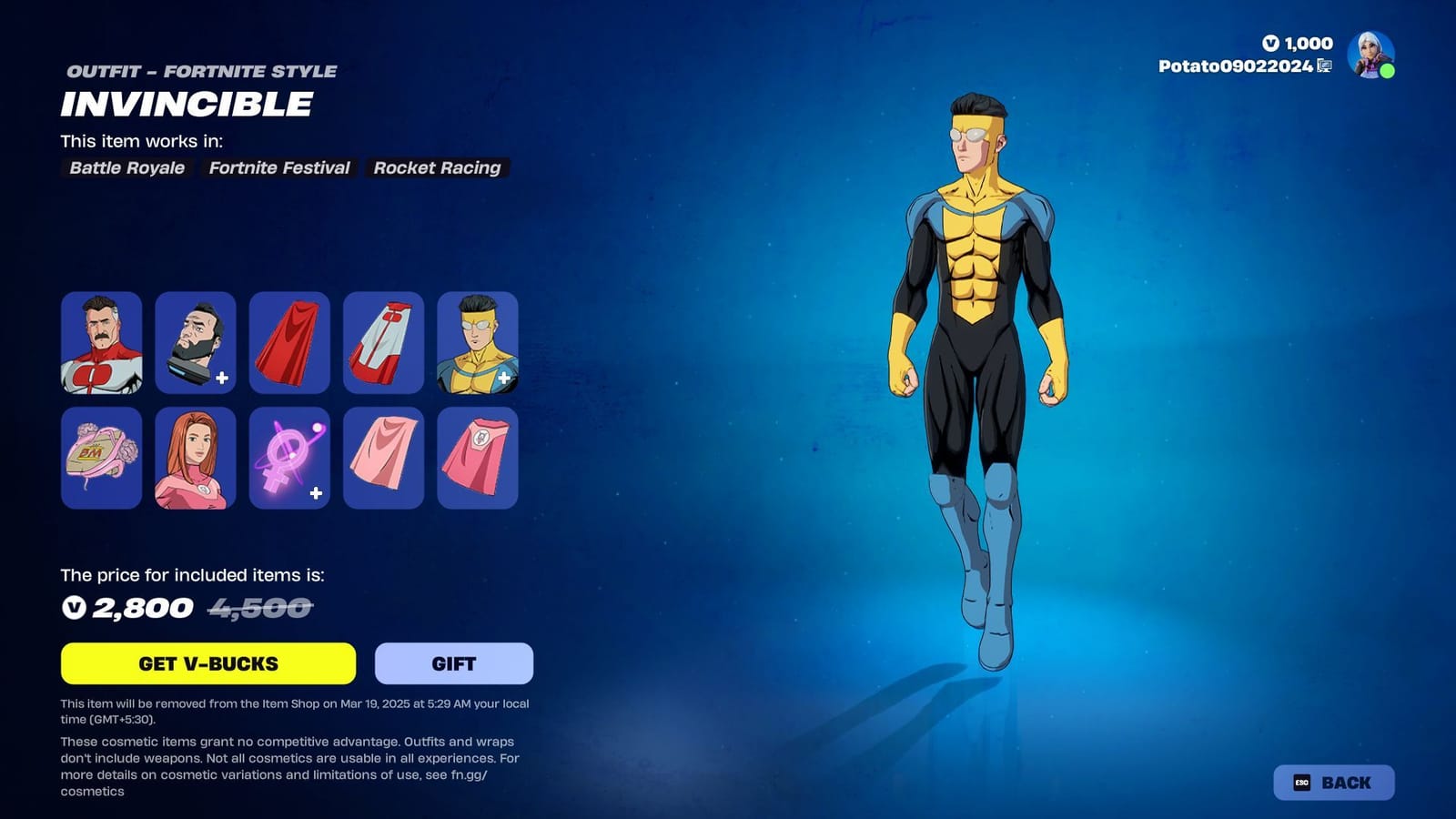Click the Invincible character preview model
The height and width of the screenshot is (819, 1456).
(x=978, y=364)
